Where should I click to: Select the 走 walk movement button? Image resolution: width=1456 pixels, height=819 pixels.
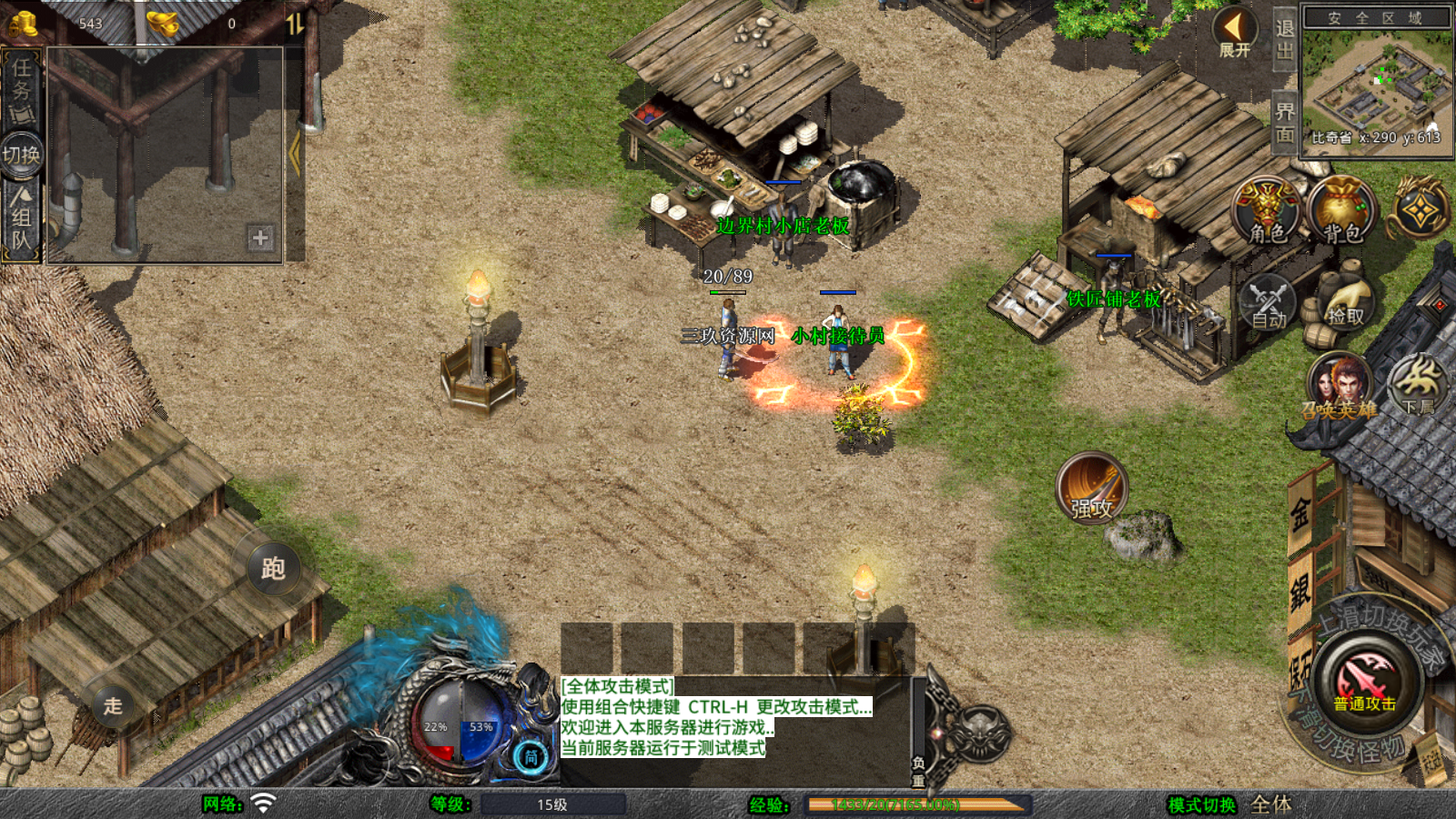113,705
